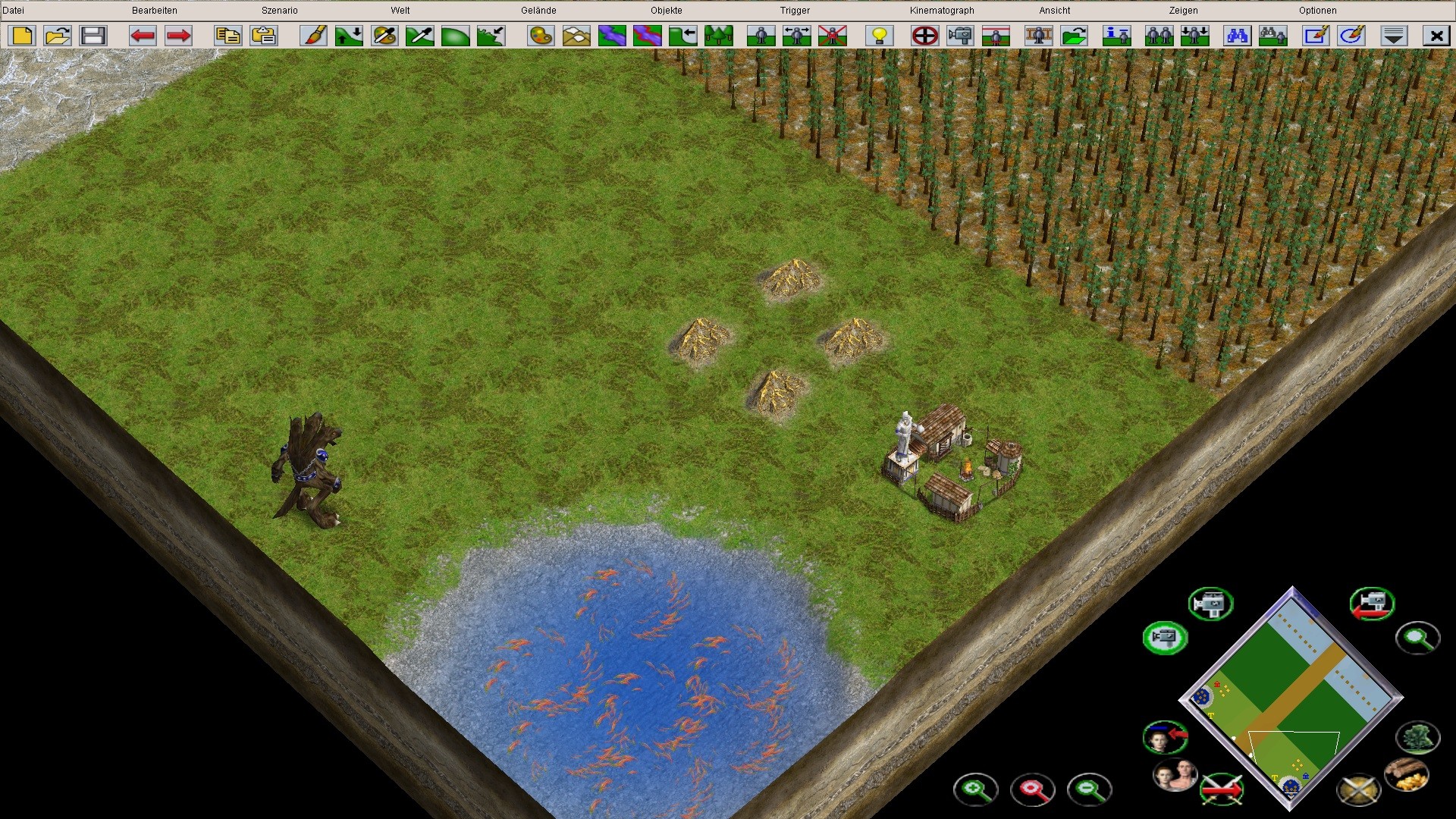Viewport: 1456px width, 819px height.
Task: Select the movie camera cinematic tool
Action: pos(962,36)
